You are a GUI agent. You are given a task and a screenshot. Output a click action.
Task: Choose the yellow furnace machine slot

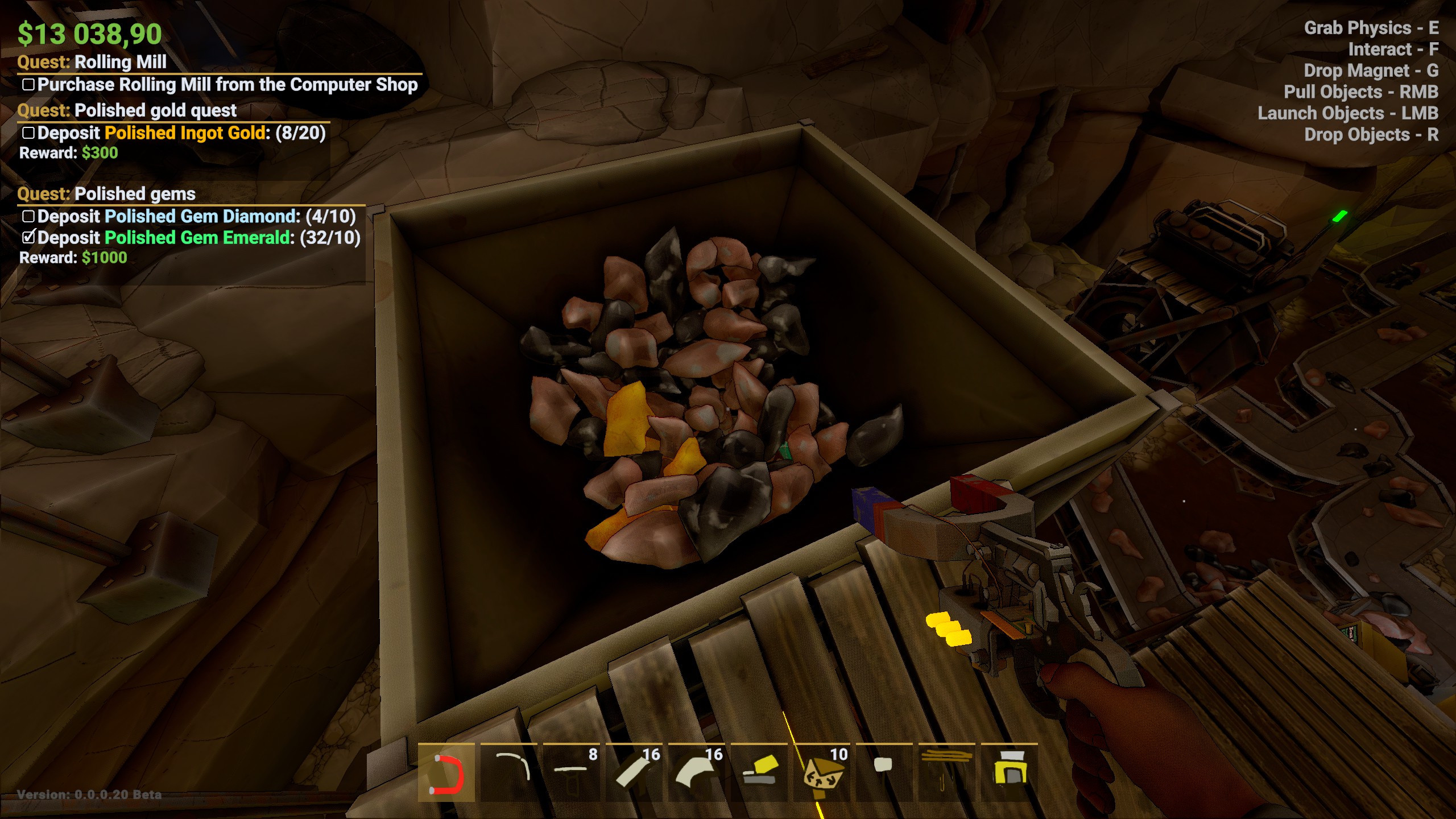point(1009,773)
